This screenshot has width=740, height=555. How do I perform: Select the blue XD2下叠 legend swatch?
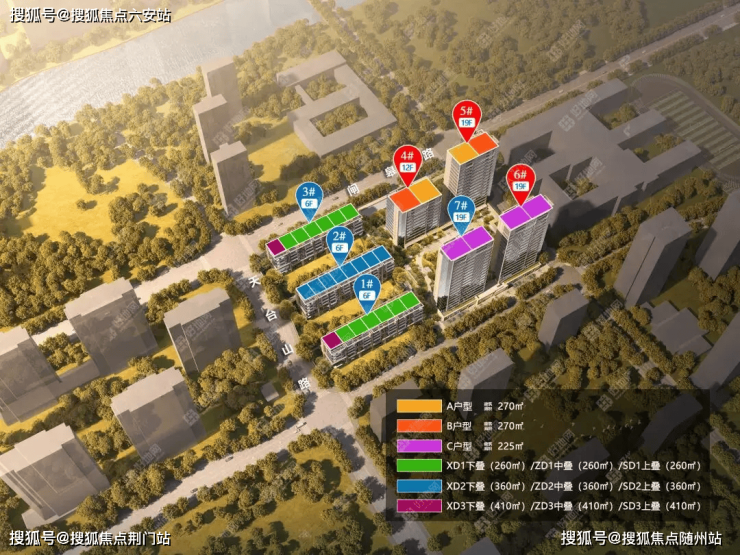pyautogui.click(x=417, y=486)
